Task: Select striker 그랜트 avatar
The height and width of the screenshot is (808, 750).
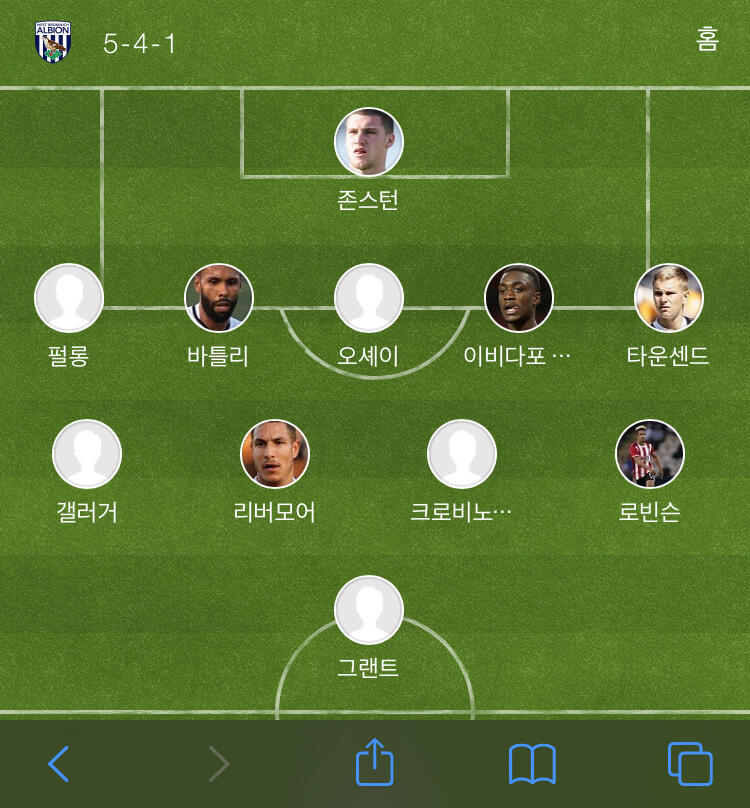Action: pyautogui.click(x=369, y=610)
